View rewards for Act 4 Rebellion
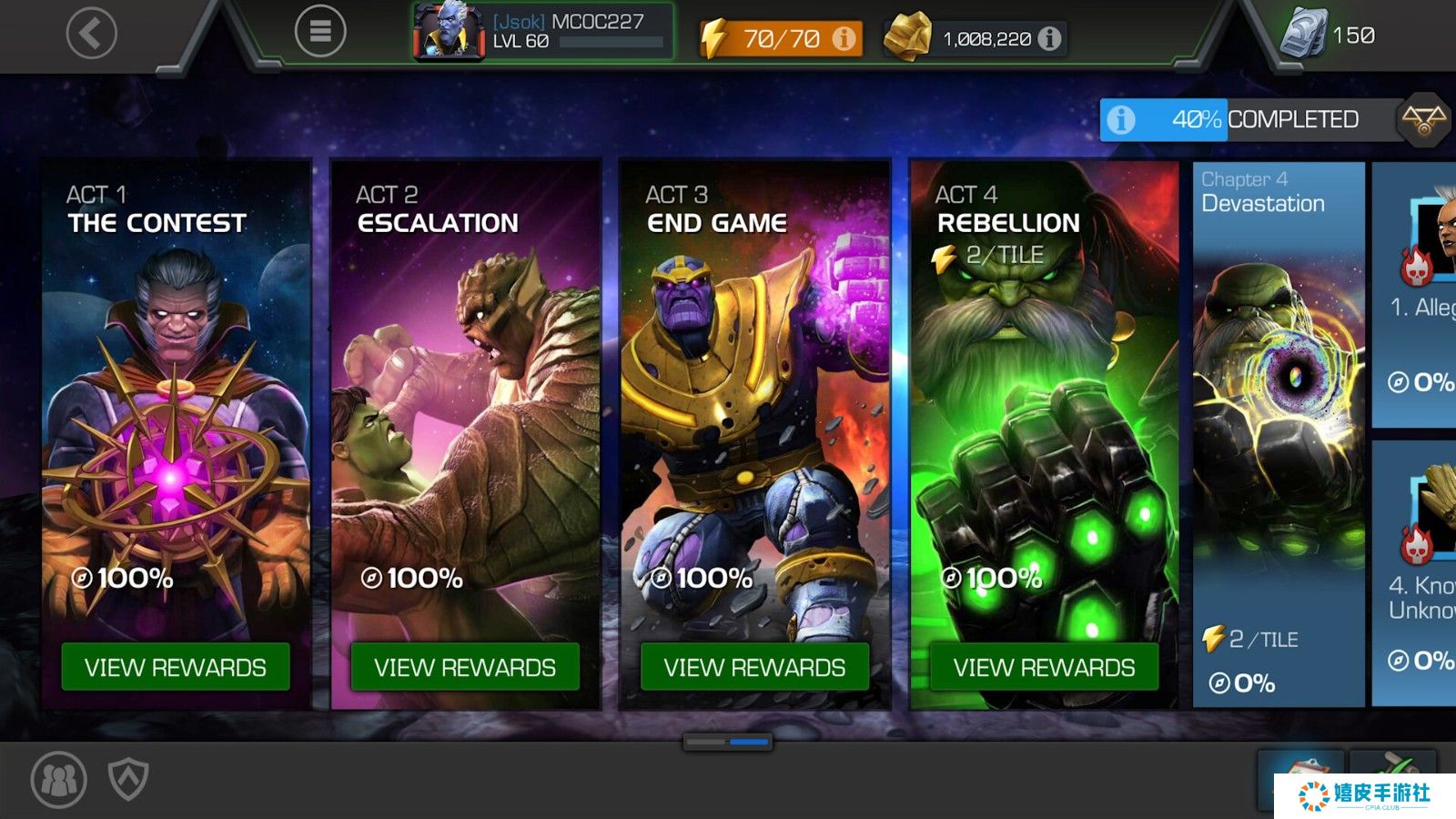The image size is (1456, 819). [x=1044, y=667]
